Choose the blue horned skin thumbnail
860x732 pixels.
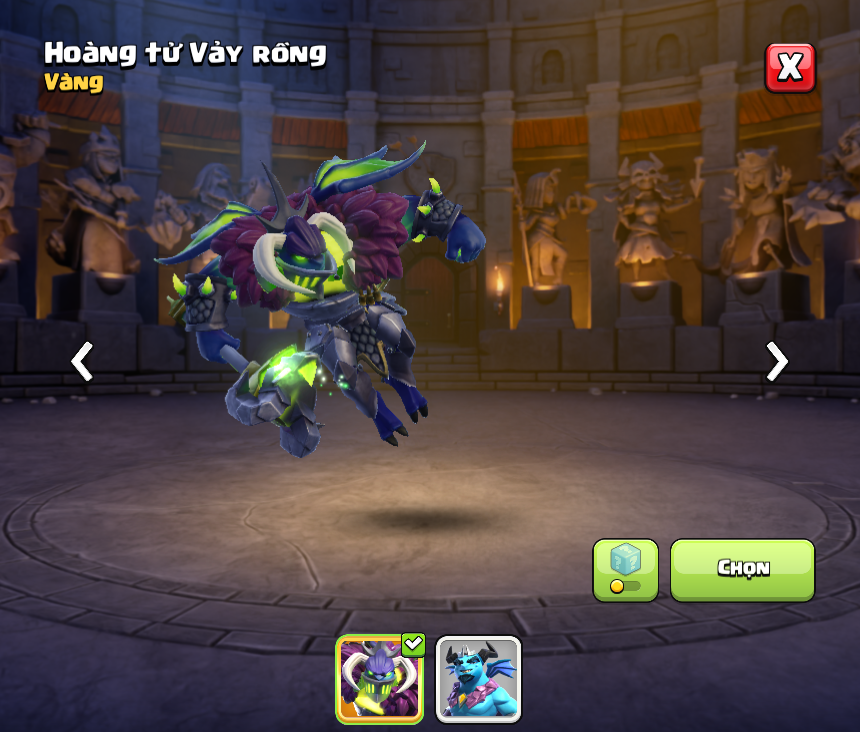pos(478,678)
